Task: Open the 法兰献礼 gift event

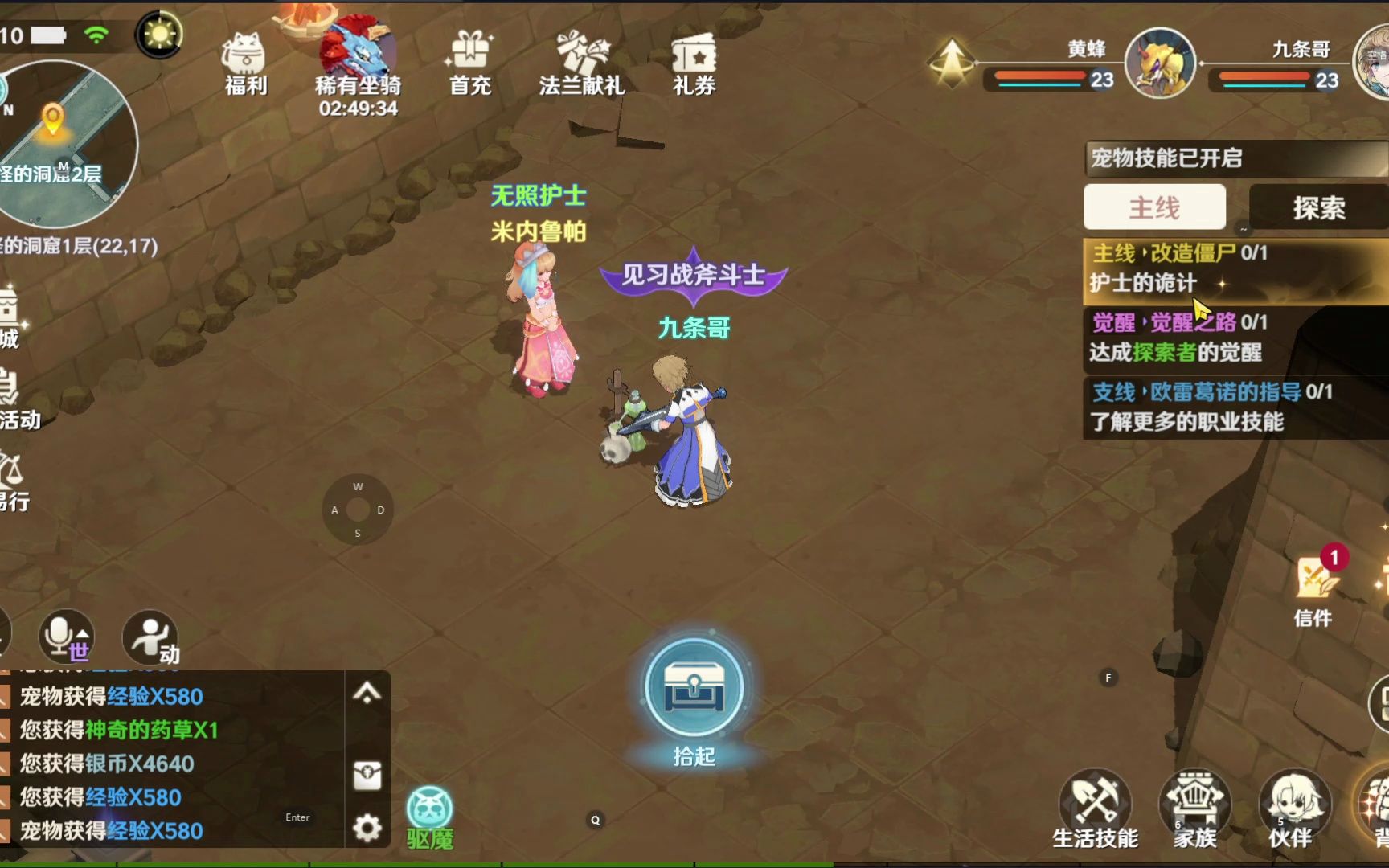Action: point(581,63)
